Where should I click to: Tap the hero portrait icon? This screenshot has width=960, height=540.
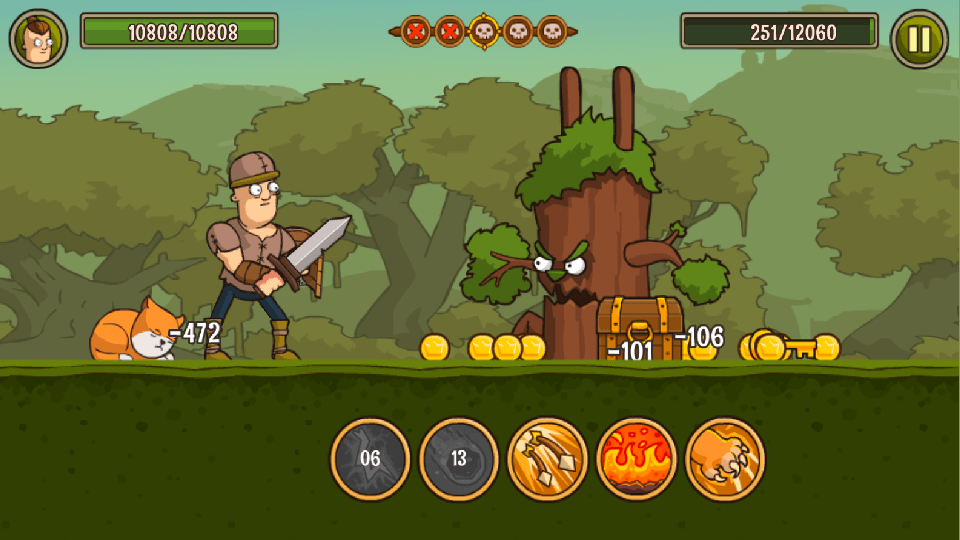tap(39, 39)
